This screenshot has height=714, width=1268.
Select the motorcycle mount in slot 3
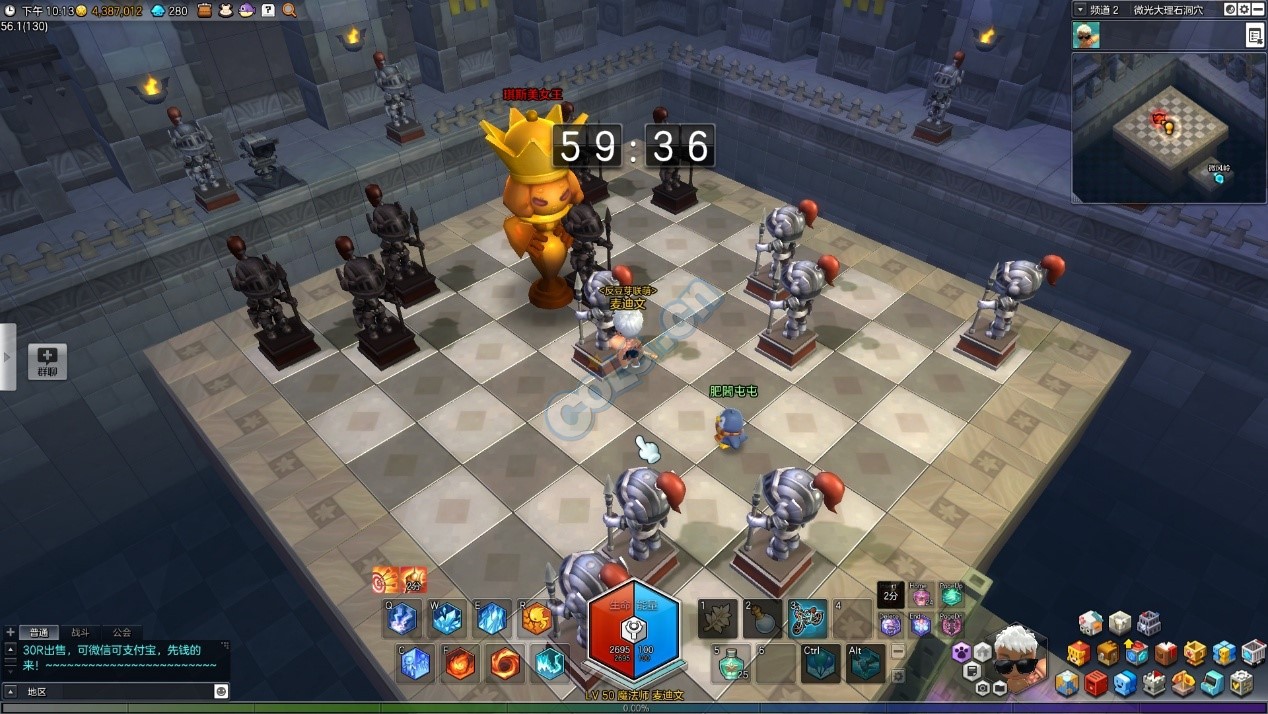coord(808,619)
